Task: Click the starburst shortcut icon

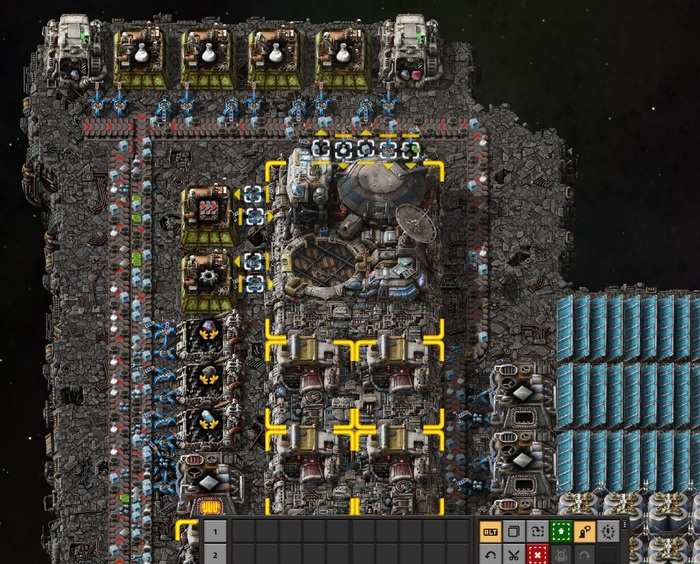Action: coord(607,531)
